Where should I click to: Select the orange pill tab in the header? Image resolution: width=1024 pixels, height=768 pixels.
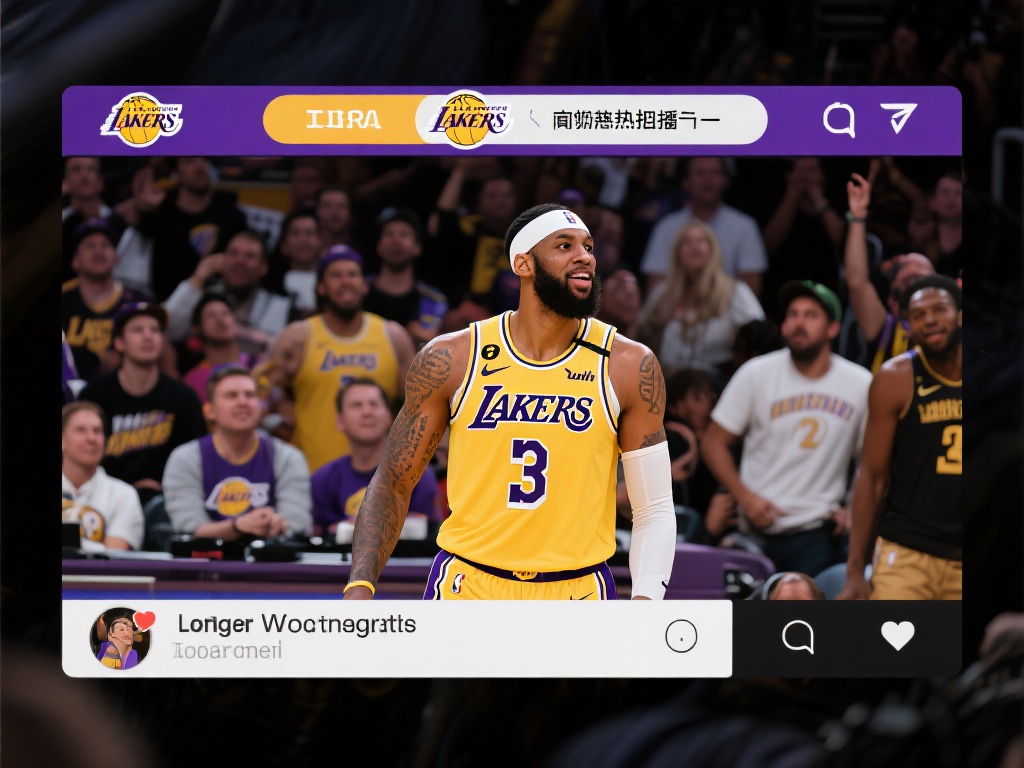point(342,120)
